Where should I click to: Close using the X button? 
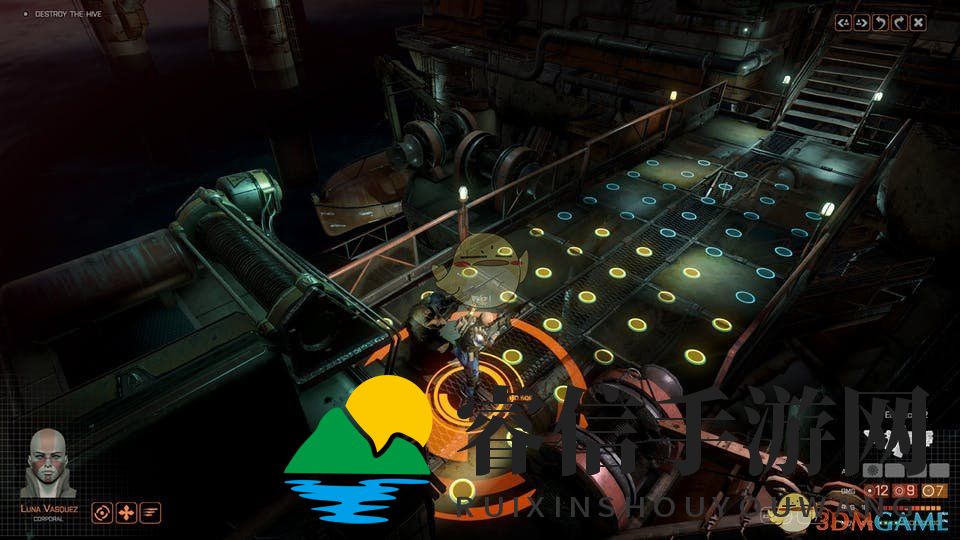pyautogui.click(x=918, y=22)
